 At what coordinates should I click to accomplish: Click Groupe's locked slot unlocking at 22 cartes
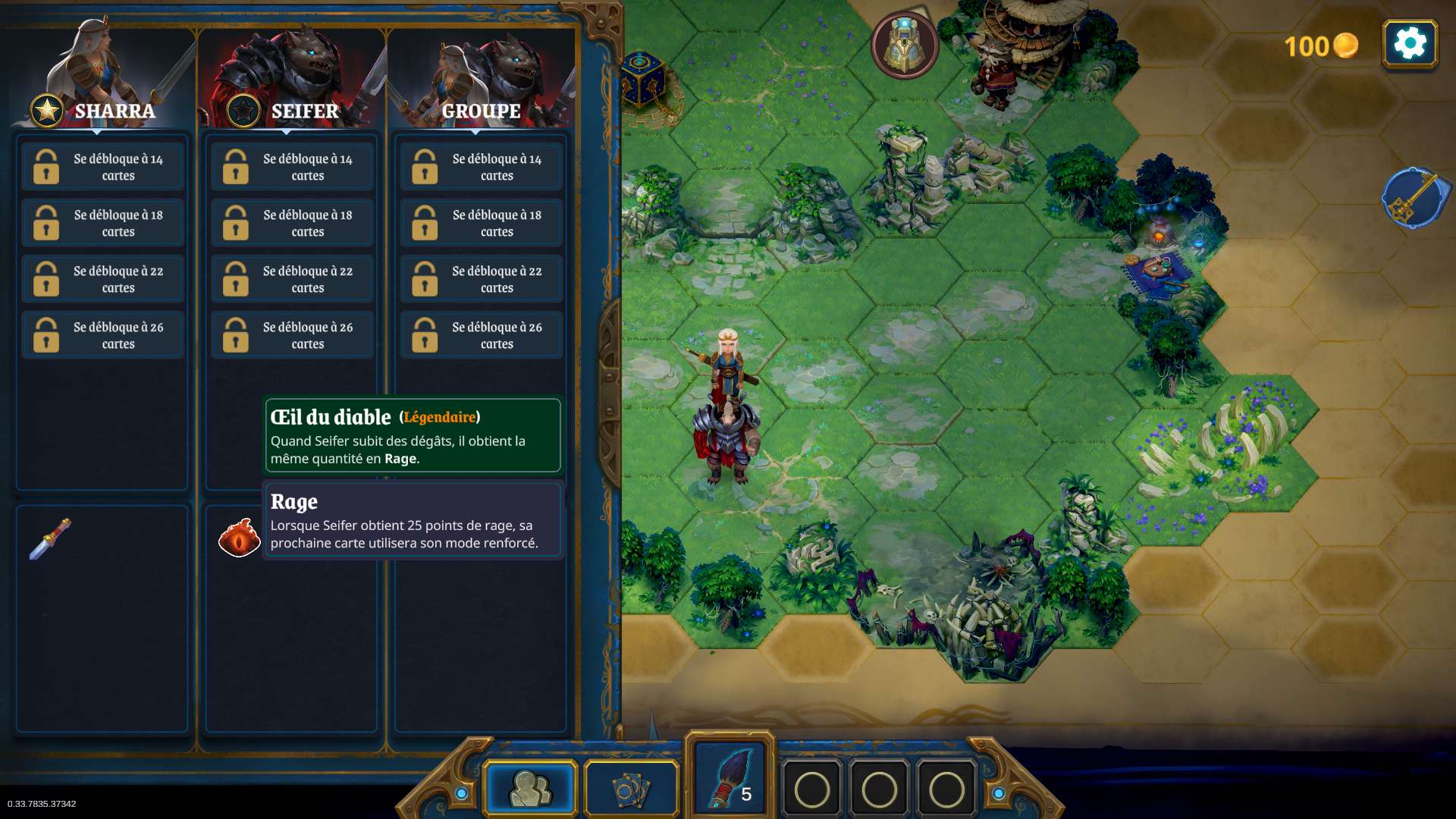(x=481, y=279)
